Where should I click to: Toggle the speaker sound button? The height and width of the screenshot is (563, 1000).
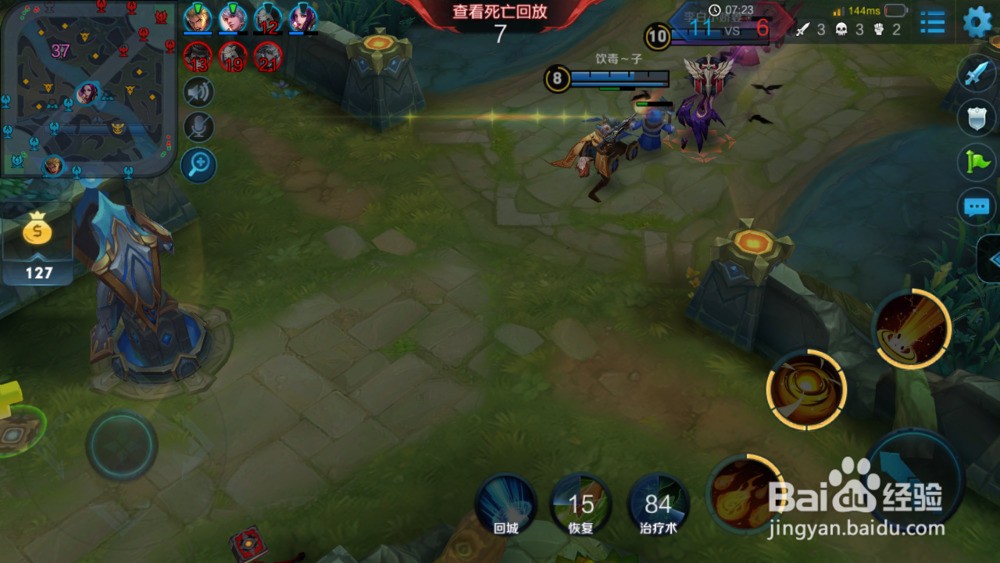(x=199, y=92)
